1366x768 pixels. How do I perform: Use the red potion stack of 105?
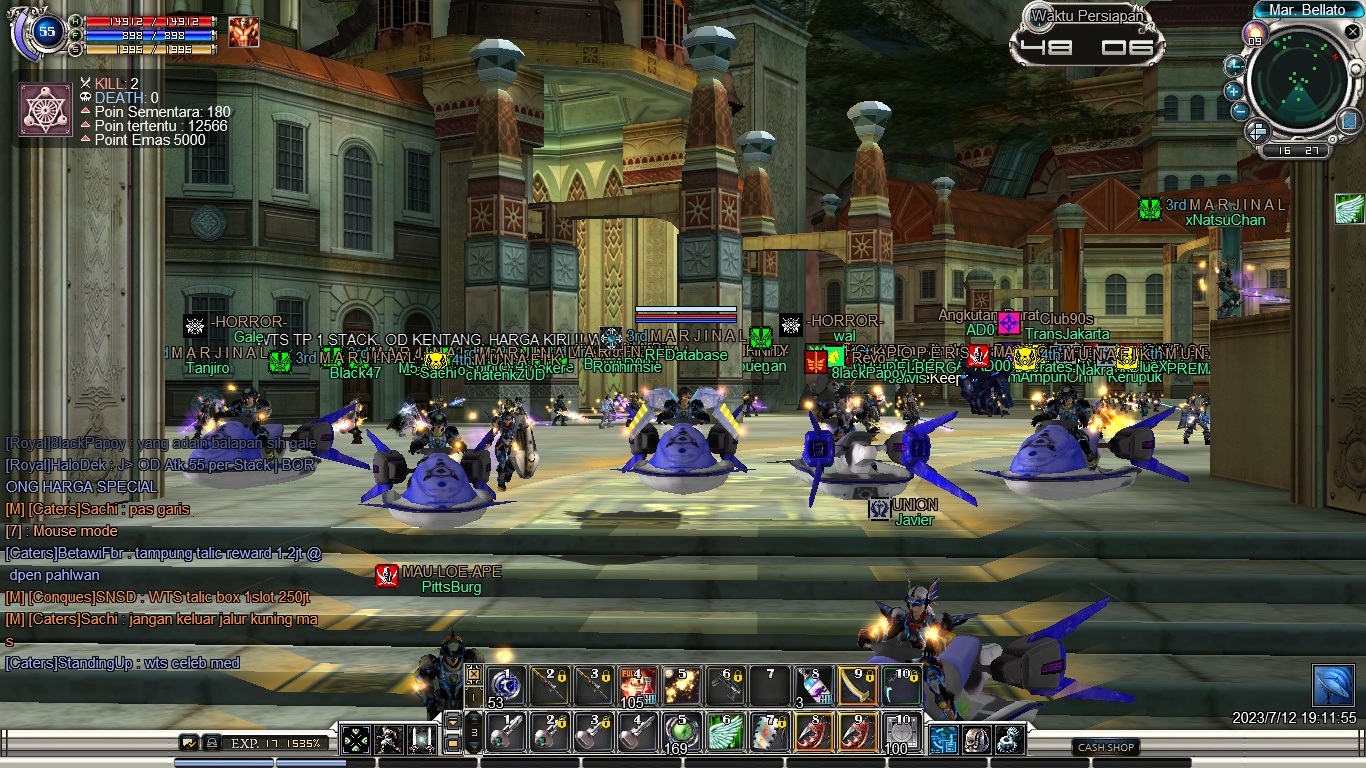(638, 686)
